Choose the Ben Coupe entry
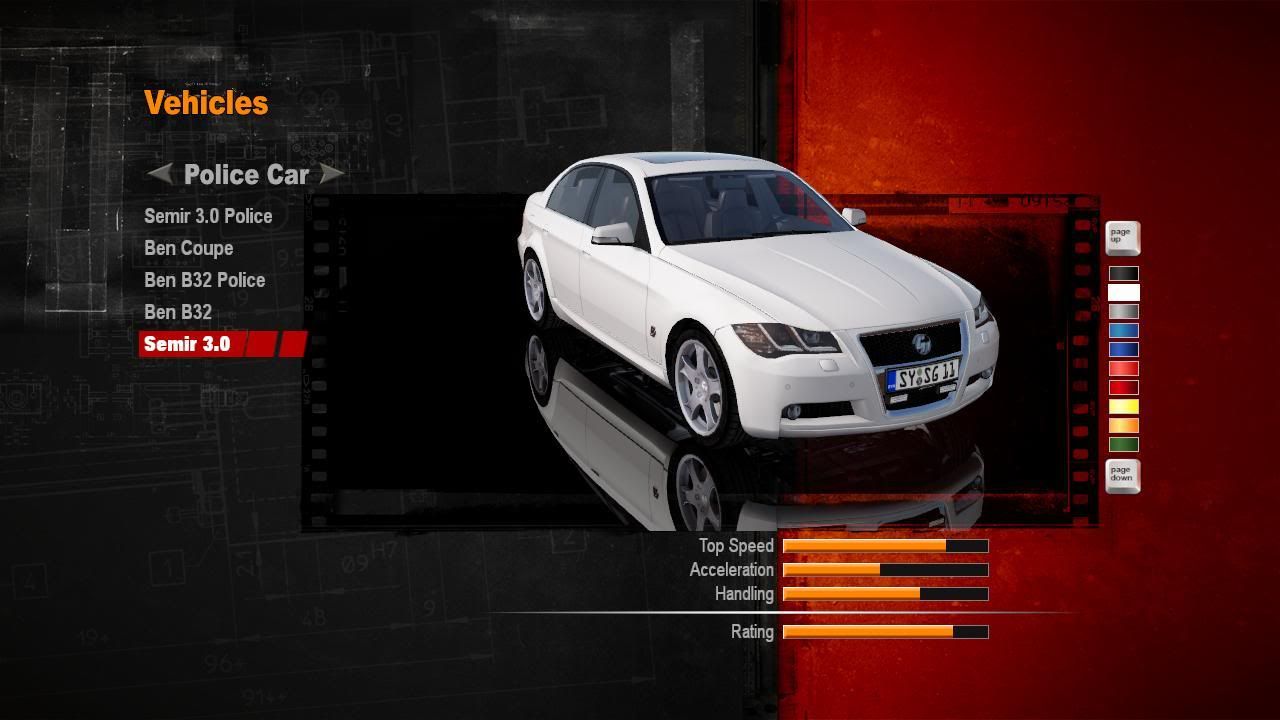Viewport: 1280px width, 720px height. [188, 248]
